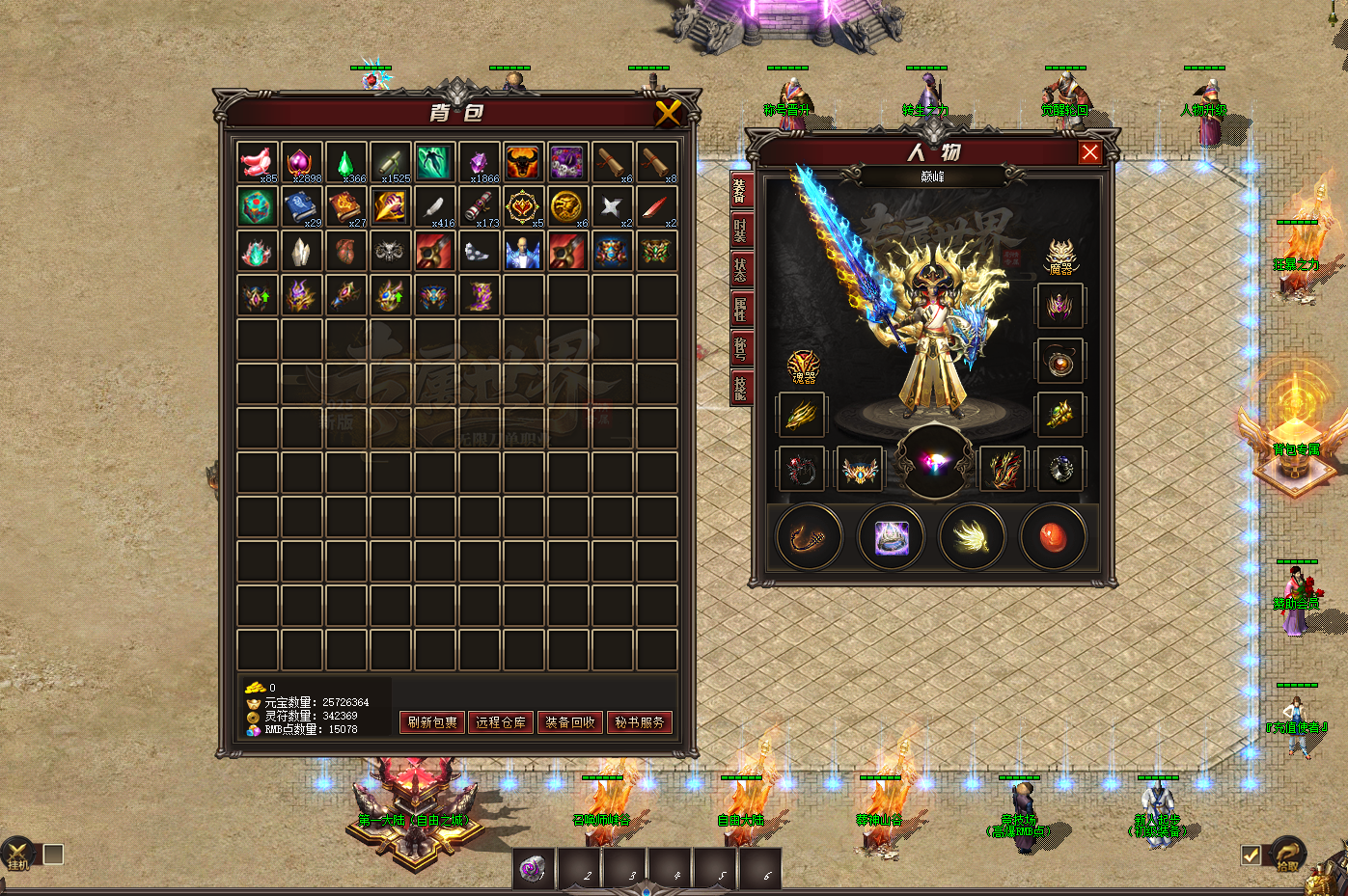Toggle the 挂机 auto-battle button
This screenshot has width=1348, height=896.
point(17,855)
